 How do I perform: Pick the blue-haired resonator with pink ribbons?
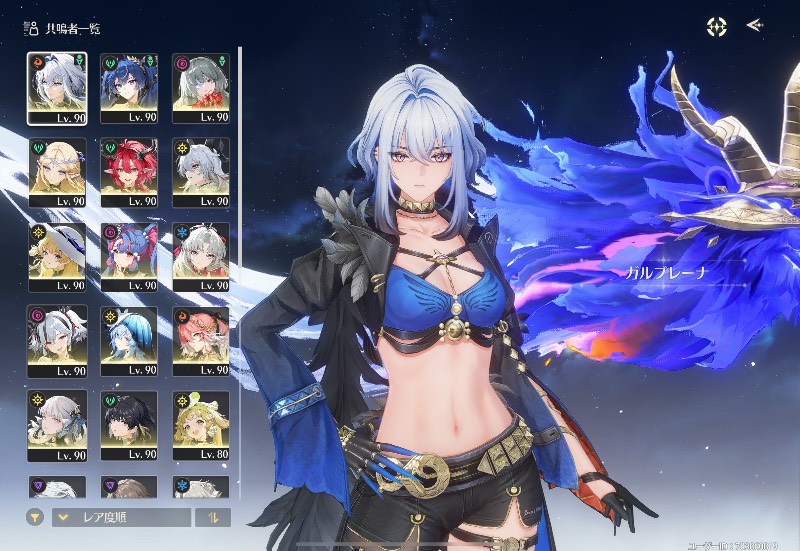(129, 256)
